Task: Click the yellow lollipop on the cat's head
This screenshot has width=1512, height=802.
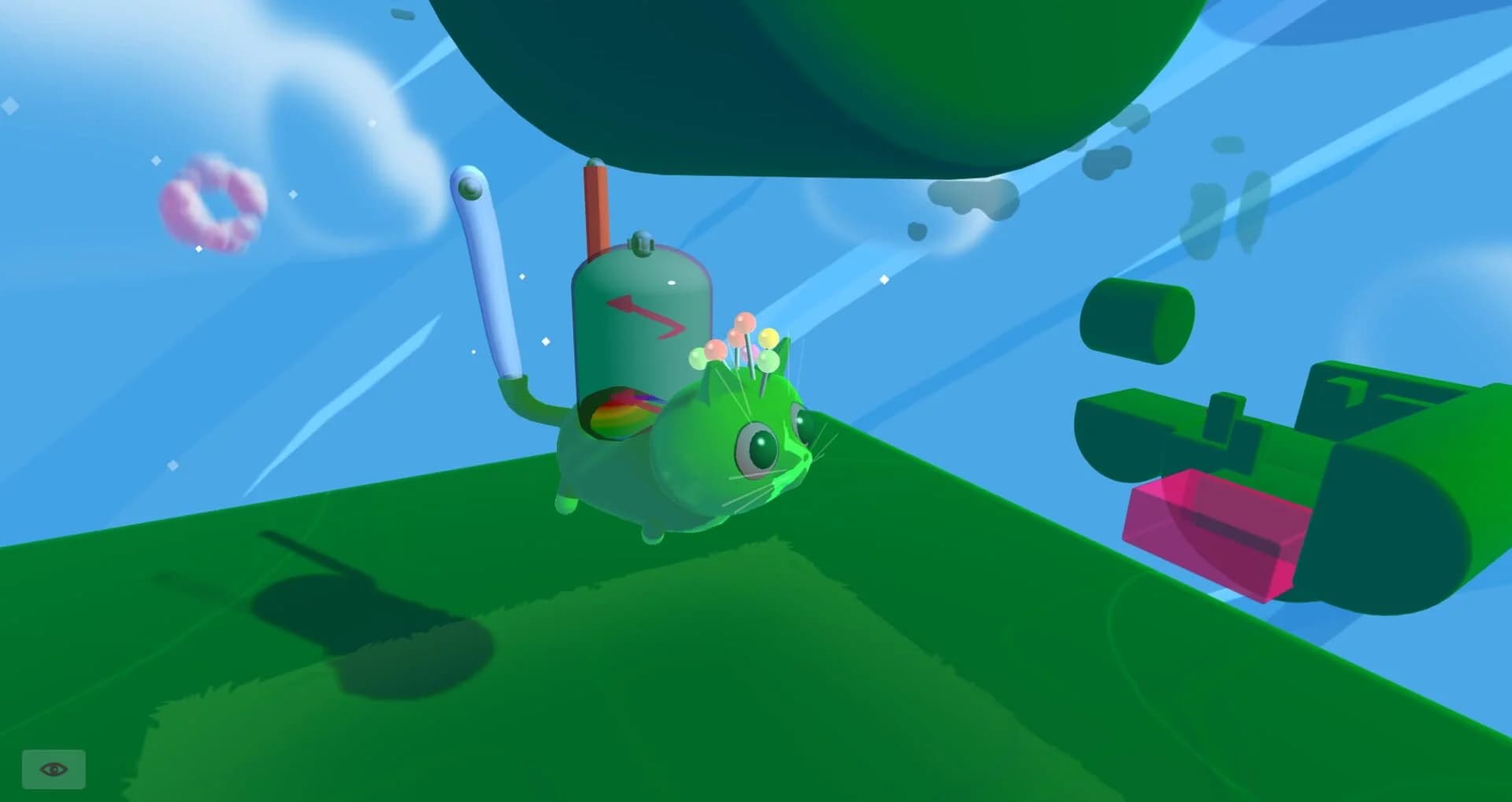Action: coord(768,337)
